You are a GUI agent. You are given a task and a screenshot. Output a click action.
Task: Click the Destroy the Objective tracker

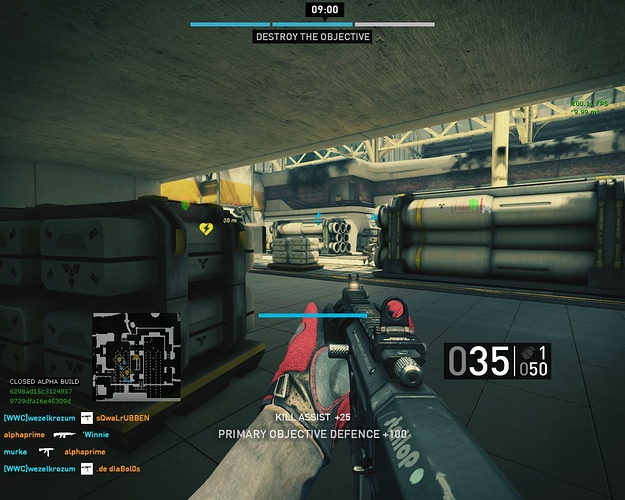pyautogui.click(x=312, y=37)
